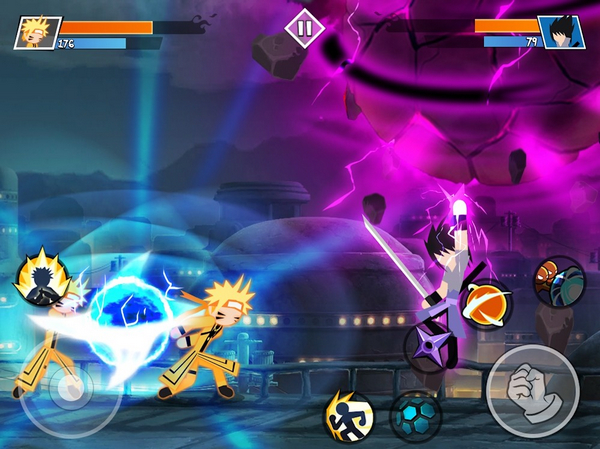Use the dash sprint skill icon
600x449 pixels.
347,413
